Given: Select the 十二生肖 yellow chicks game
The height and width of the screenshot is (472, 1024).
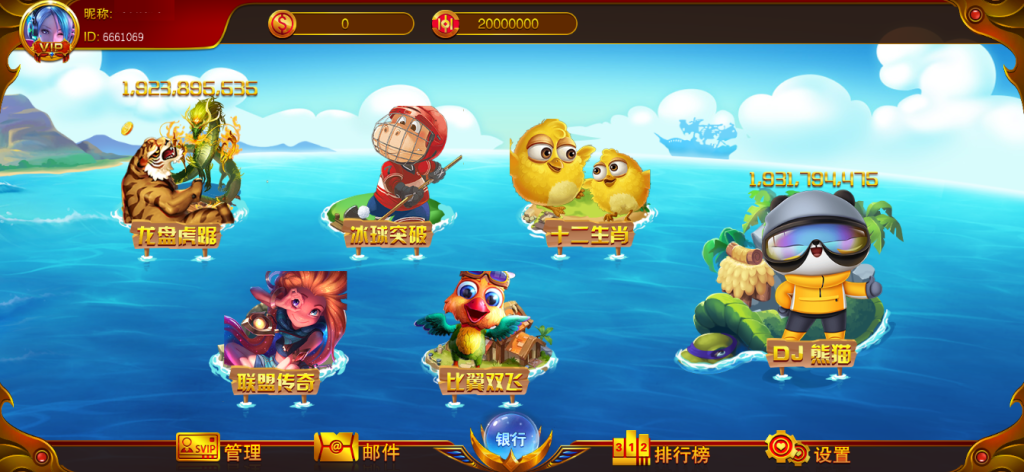Looking at the screenshot, I should point(579,180).
